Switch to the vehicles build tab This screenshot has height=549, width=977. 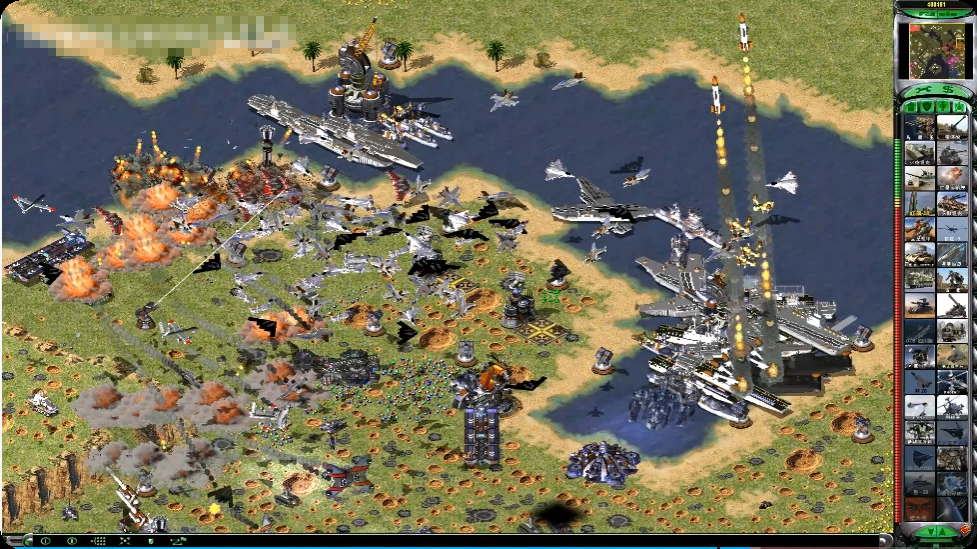(x=959, y=106)
